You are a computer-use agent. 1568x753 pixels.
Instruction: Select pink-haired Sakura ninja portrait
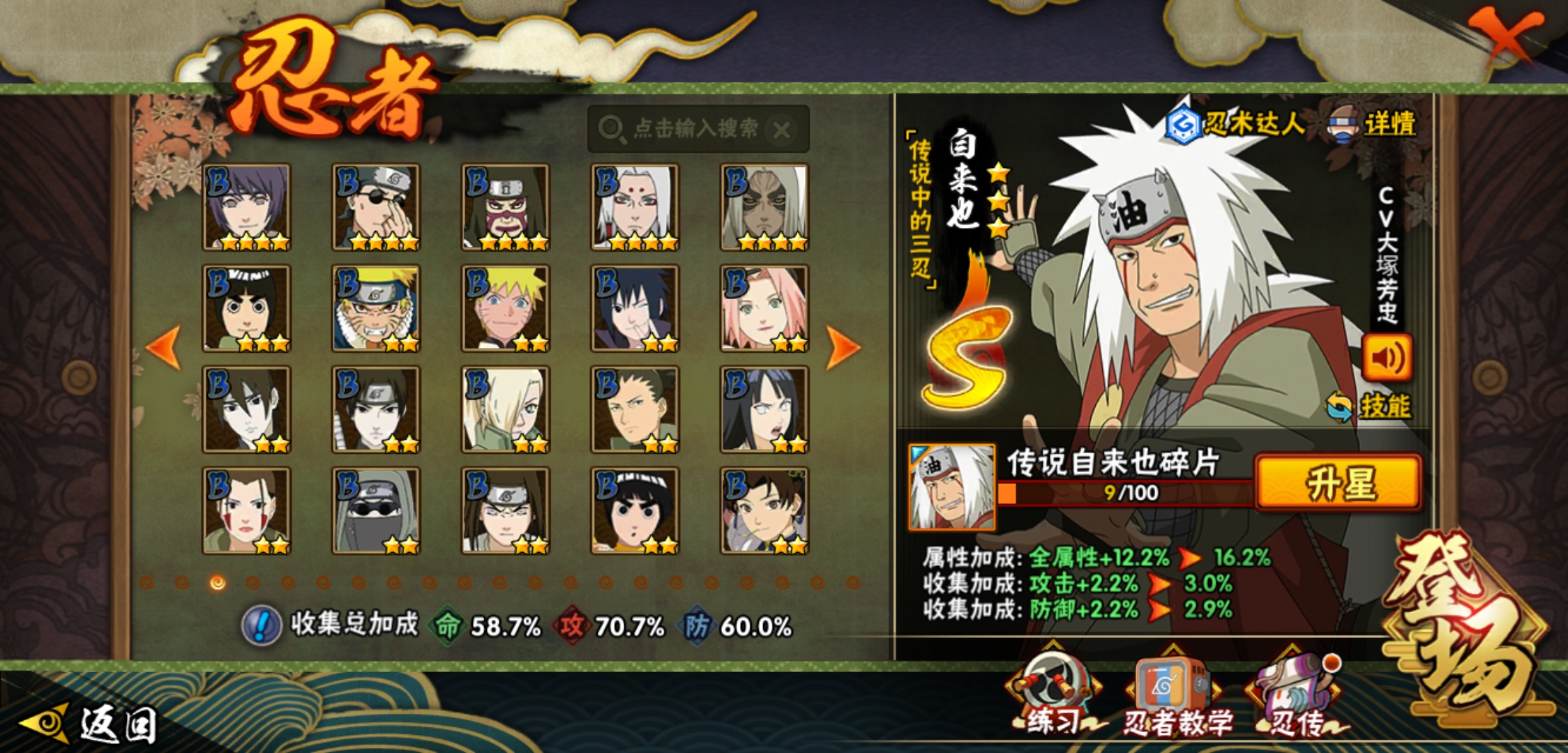pyautogui.click(x=764, y=308)
